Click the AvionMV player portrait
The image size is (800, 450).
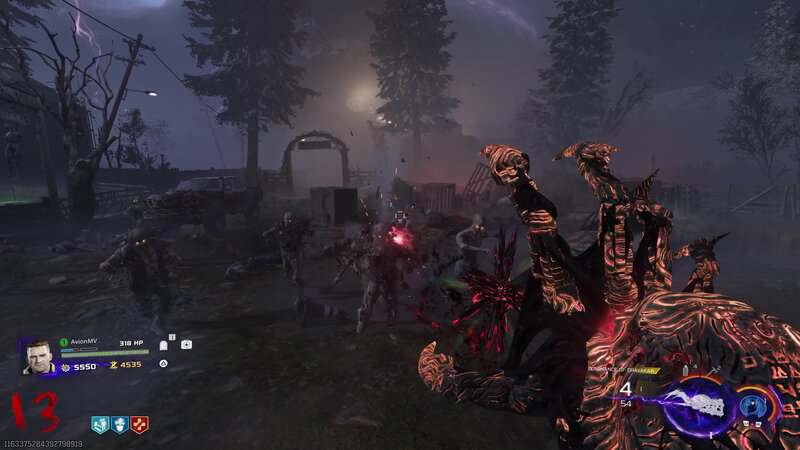click(39, 356)
